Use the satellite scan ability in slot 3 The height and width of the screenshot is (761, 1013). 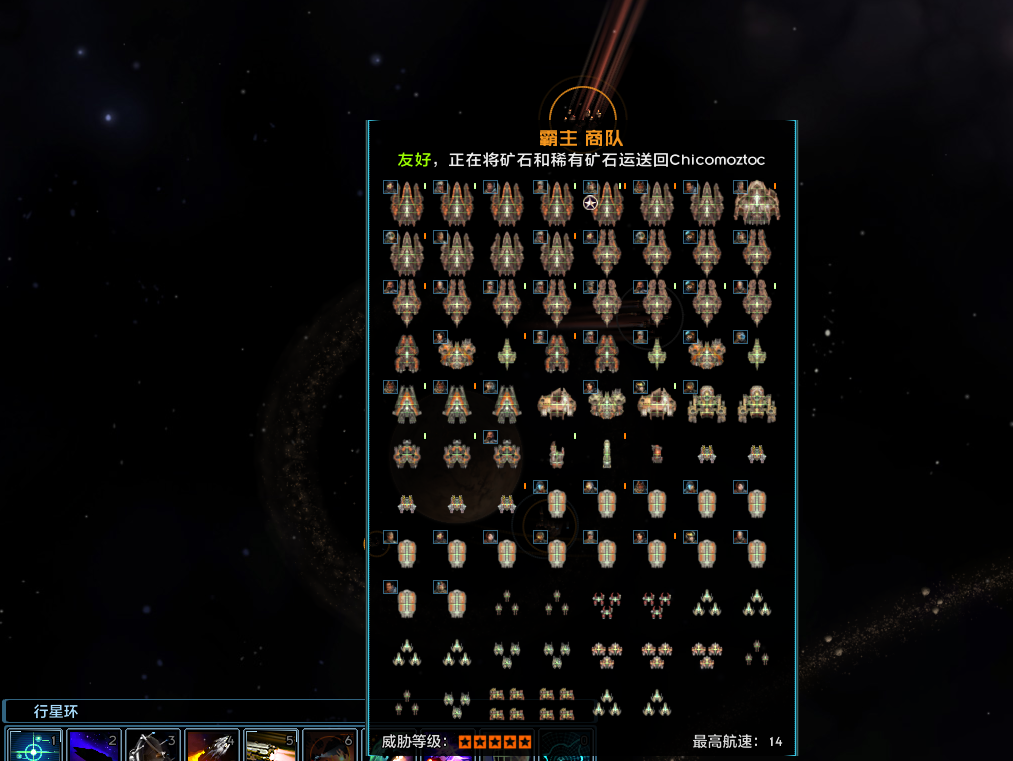153,746
